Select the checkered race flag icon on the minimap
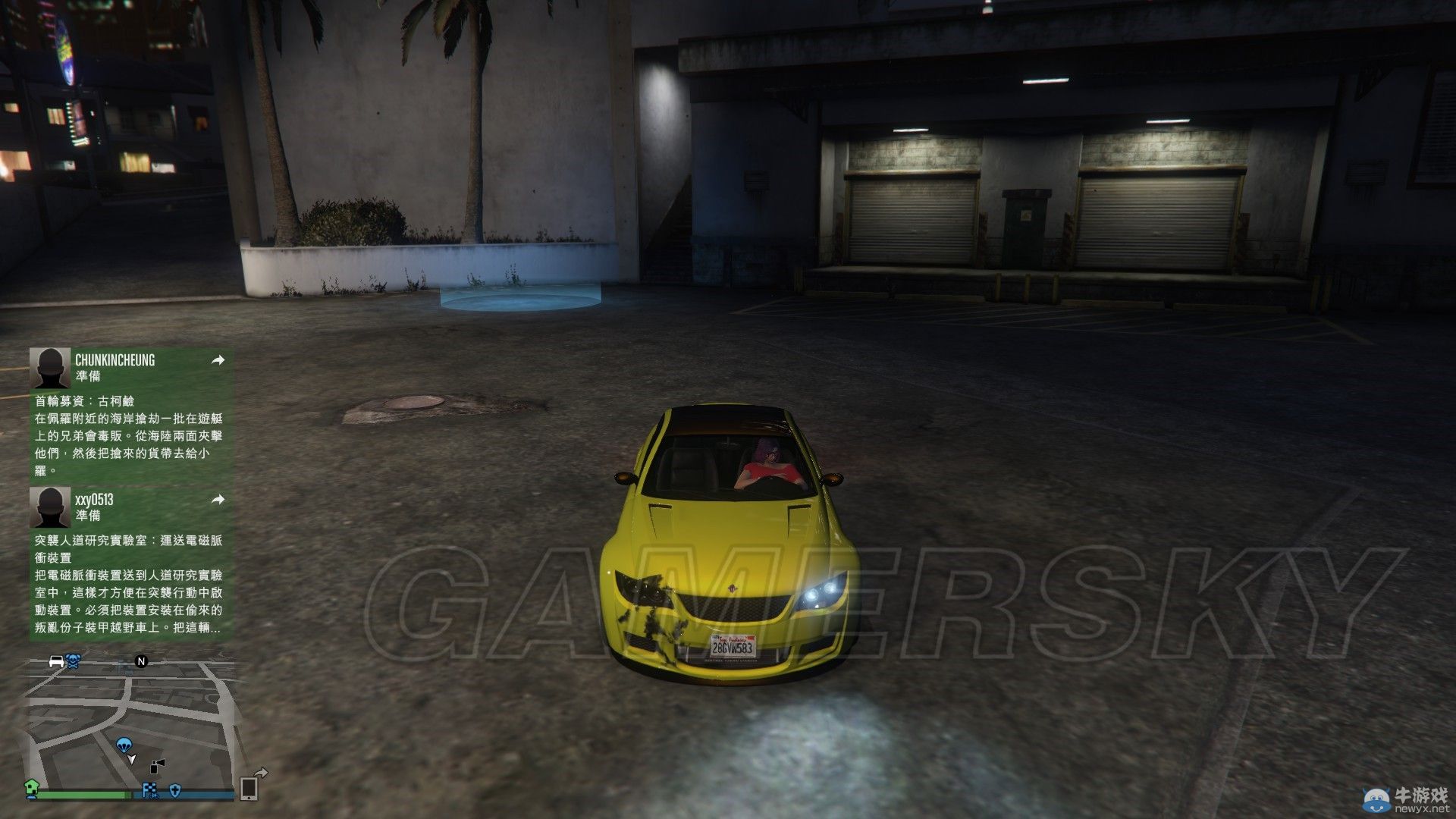 click(x=149, y=790)
